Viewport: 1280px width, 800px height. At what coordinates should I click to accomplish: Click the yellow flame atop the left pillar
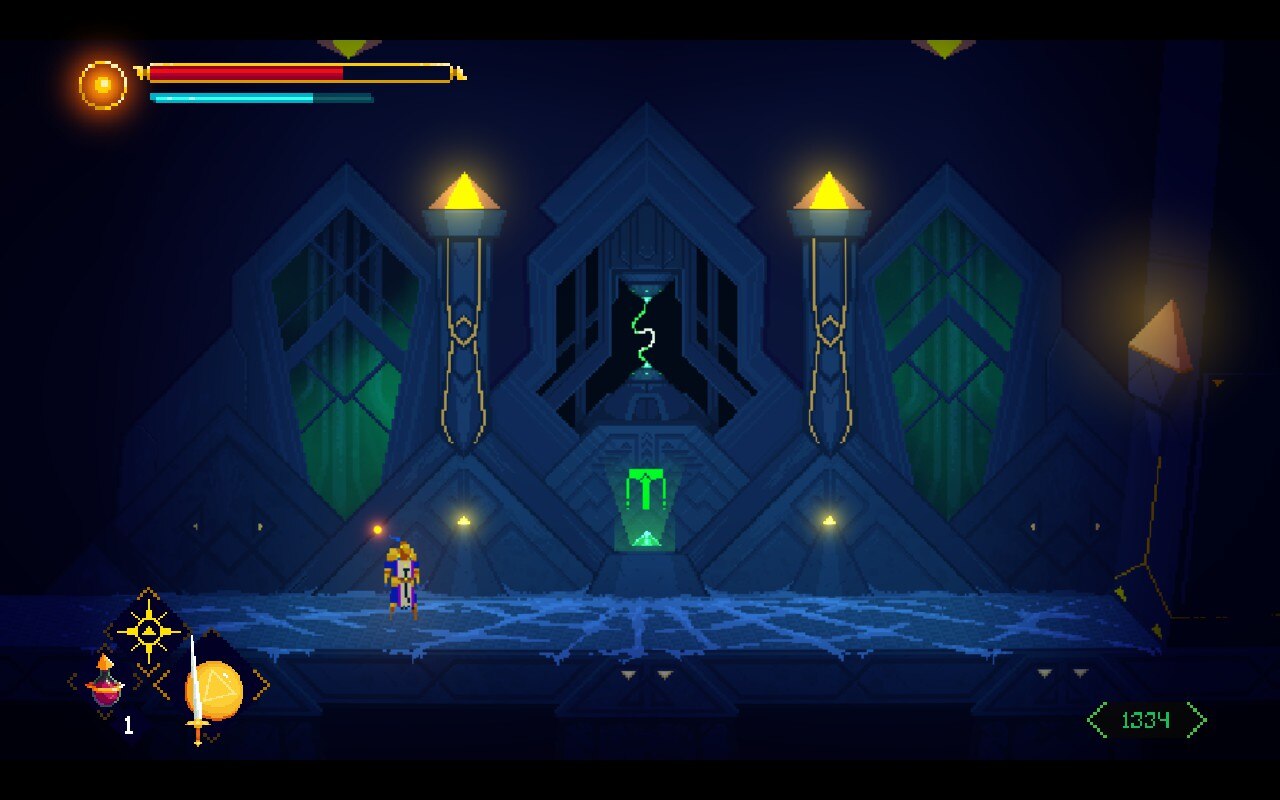(463, 190)
